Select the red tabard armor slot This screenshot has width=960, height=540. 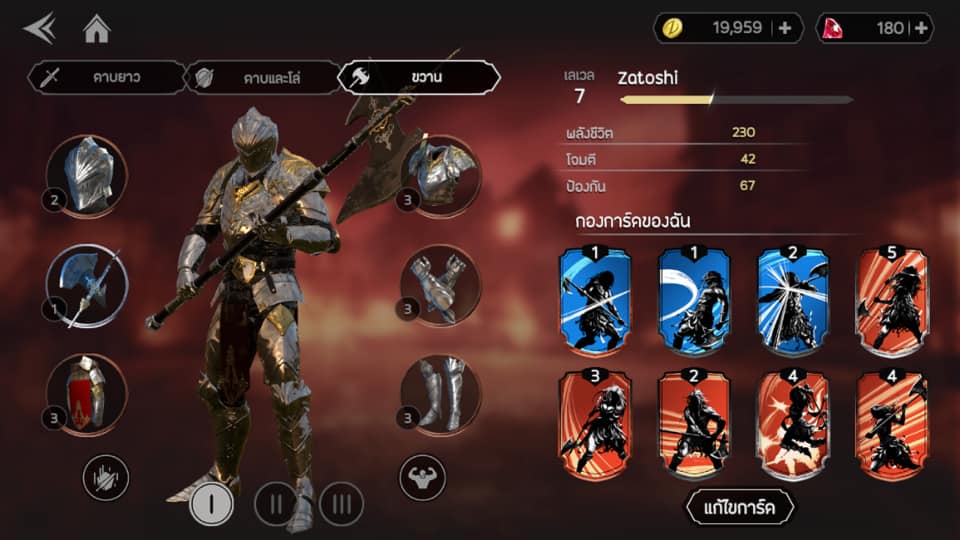click(x=86, y=392)
